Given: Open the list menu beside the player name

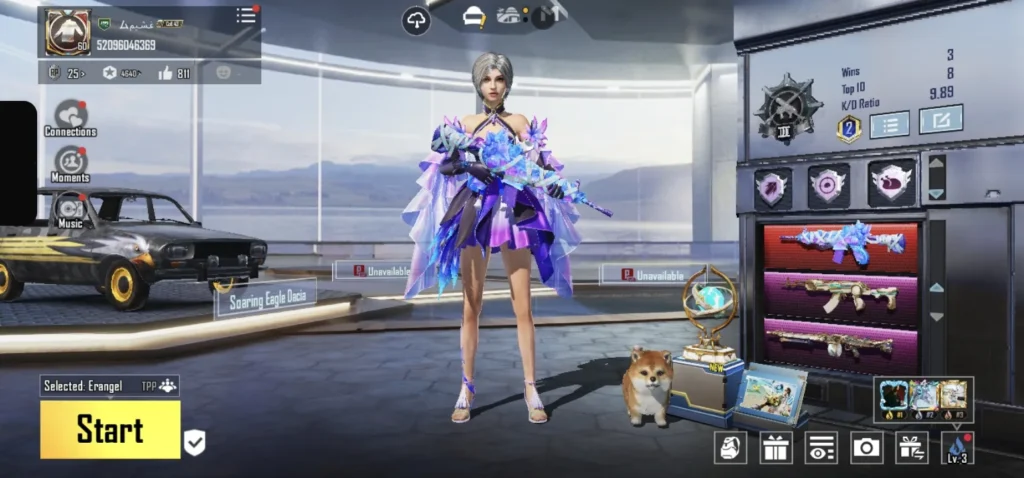Looking at the screenshot, I should coord(245,15).
